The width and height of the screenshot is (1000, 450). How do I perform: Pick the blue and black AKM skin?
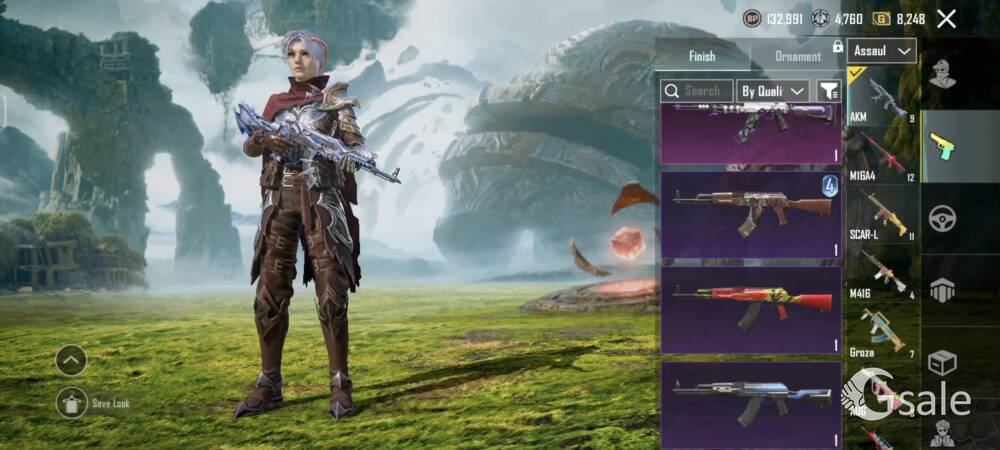[750, 402]
